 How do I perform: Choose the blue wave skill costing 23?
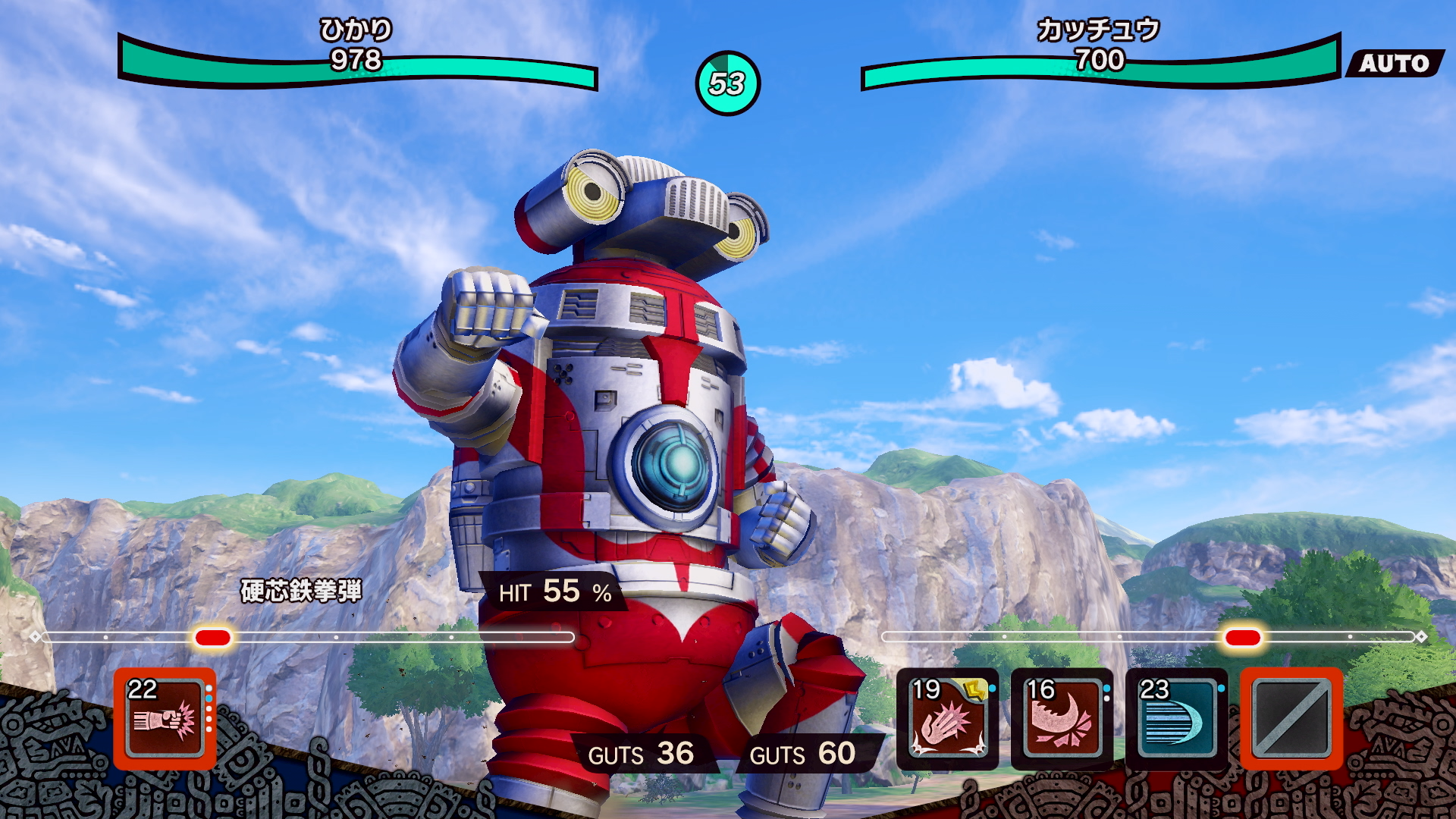click(x=1176, y=718)
